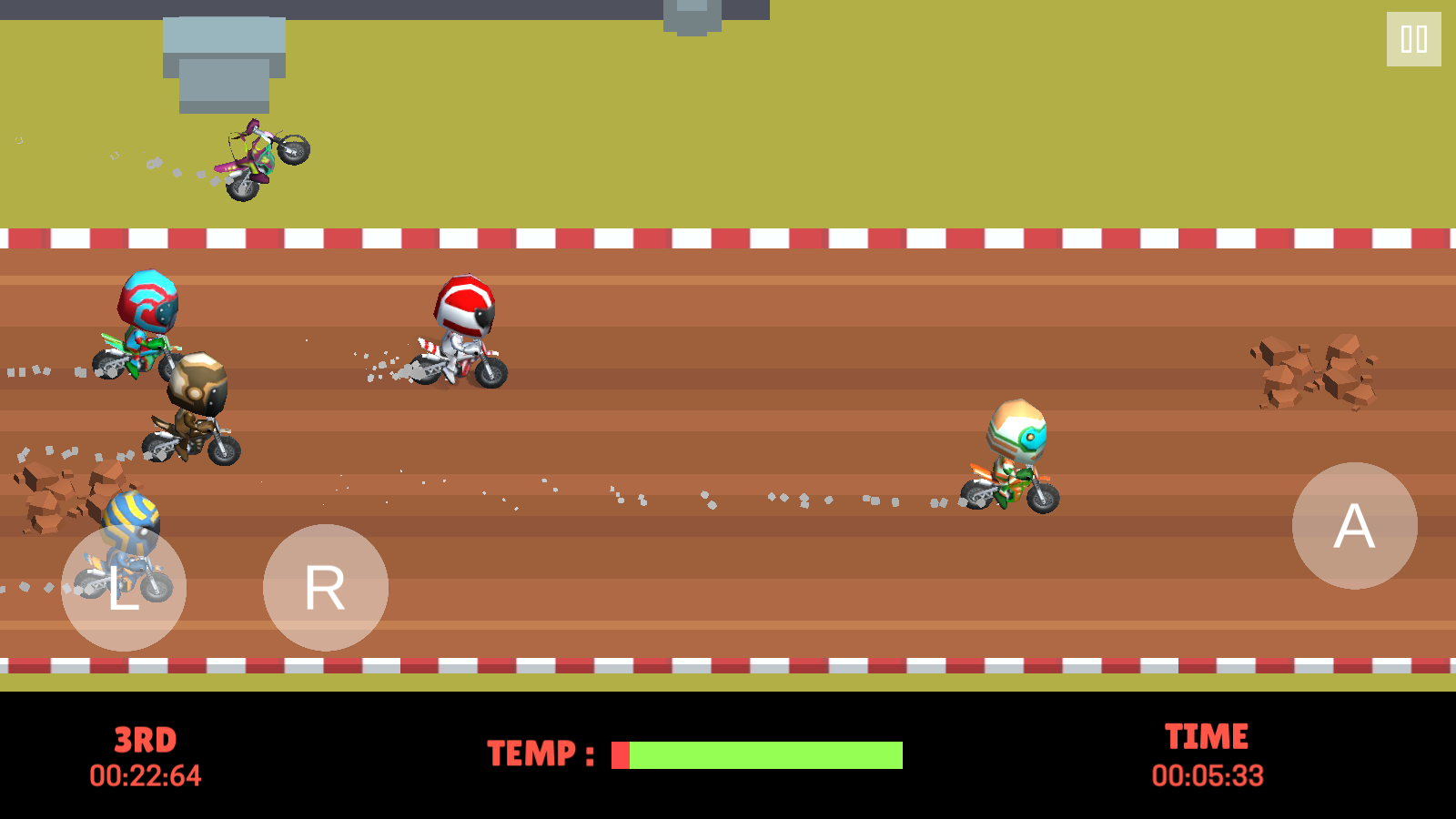
Task: Steer right using the R button
Action: (326, 588)
